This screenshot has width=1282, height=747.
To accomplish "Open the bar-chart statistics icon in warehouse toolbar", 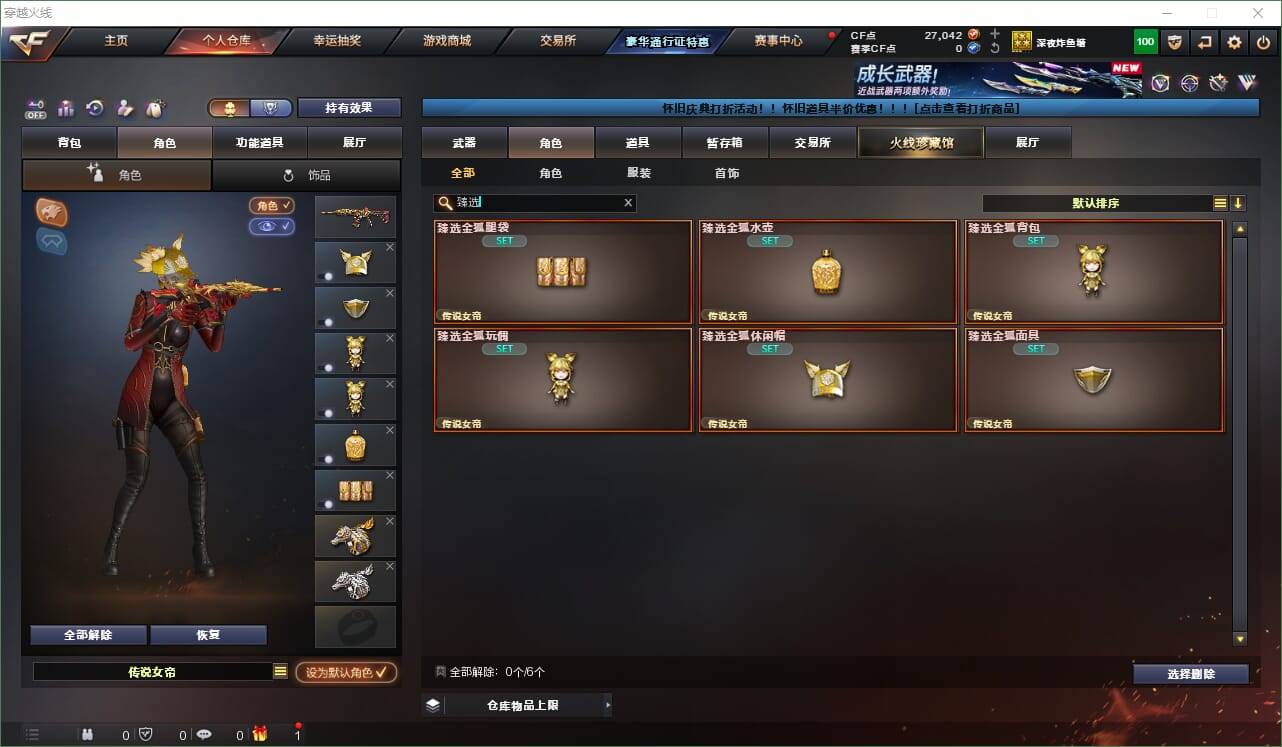I will pos(64,108).
